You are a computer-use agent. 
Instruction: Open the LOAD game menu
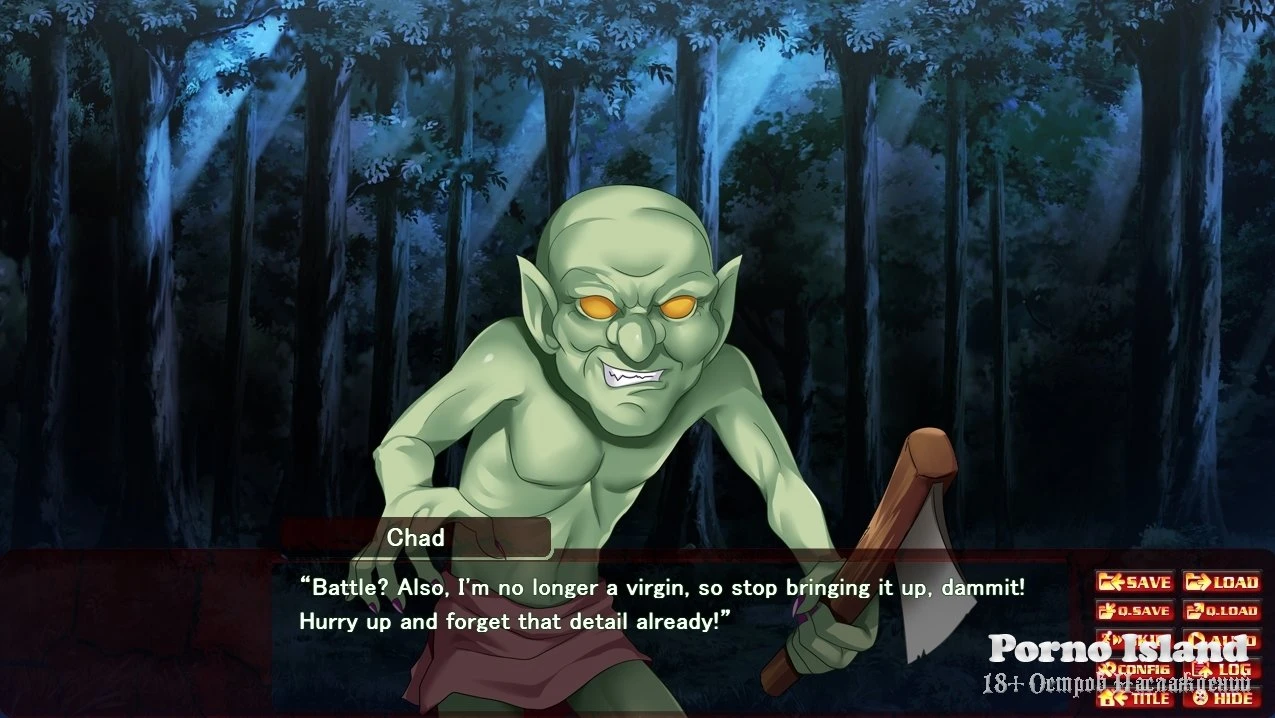[x=1222, y=582]
